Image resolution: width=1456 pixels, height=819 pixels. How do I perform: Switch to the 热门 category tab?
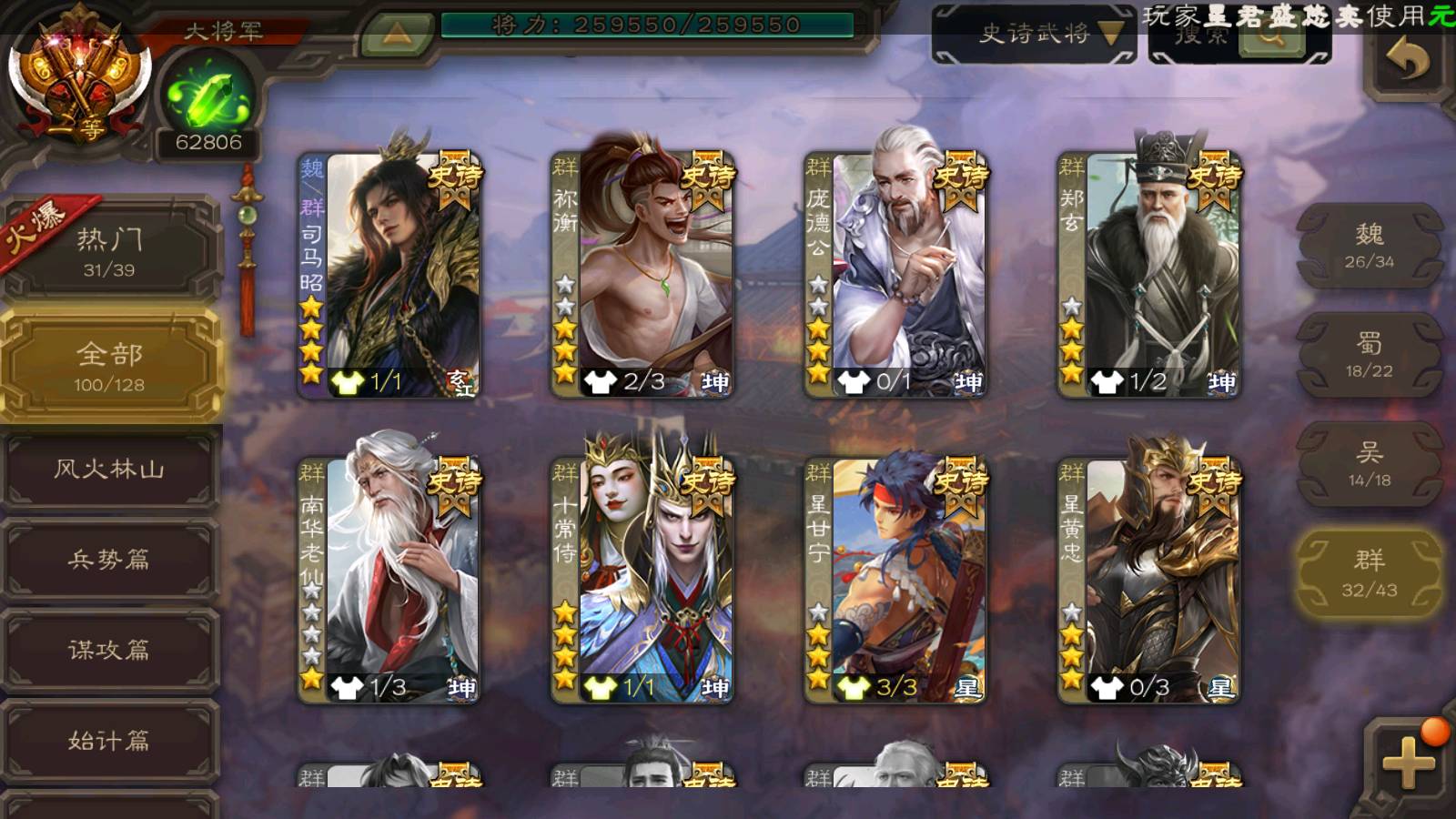click(x=109, y=250)
